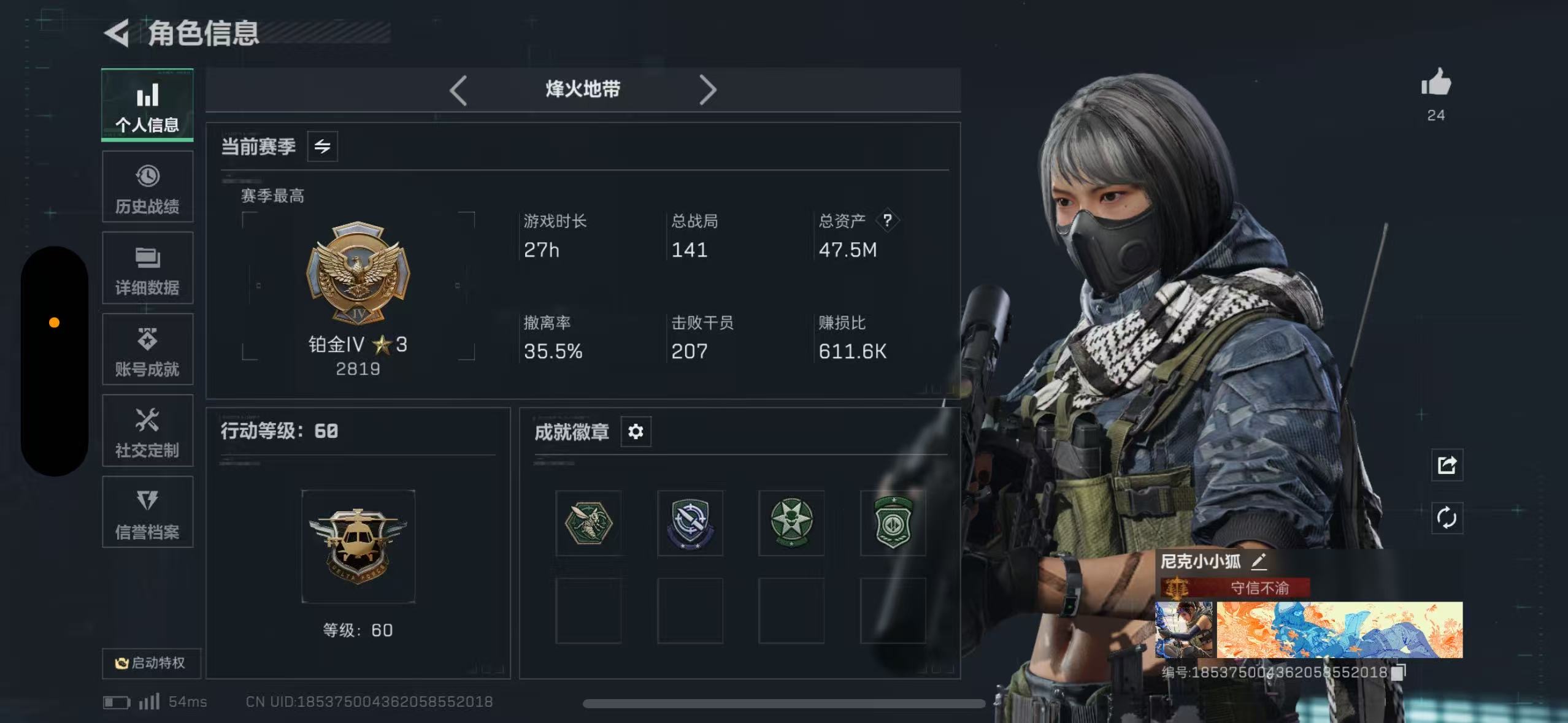Open badge settings via gear icon
This screenshot has height=723, width=1568.
coord(636,432)
